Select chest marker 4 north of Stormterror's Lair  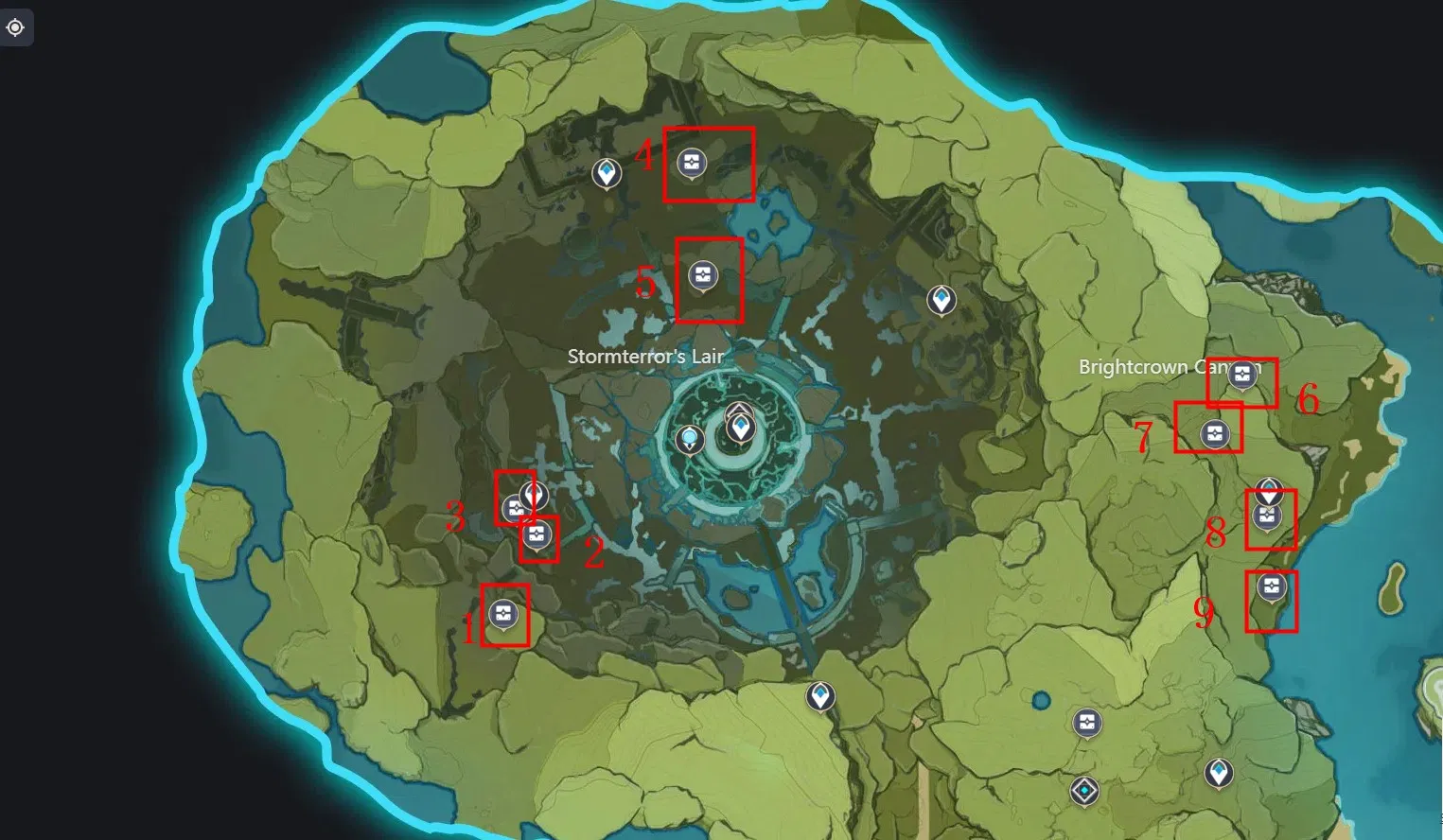692,161
